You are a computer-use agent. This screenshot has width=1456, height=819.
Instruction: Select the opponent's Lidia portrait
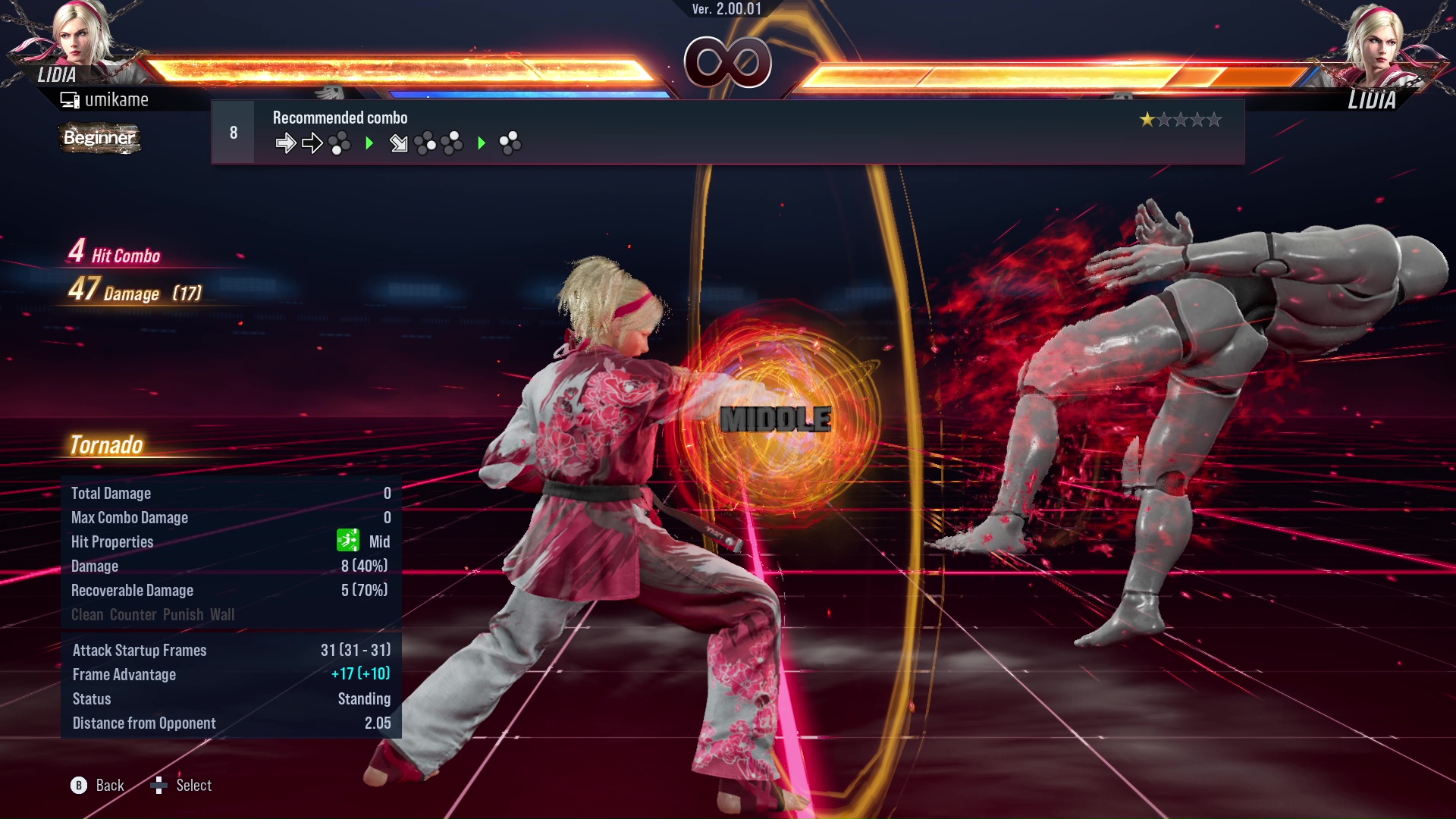tap(1374, 38)
